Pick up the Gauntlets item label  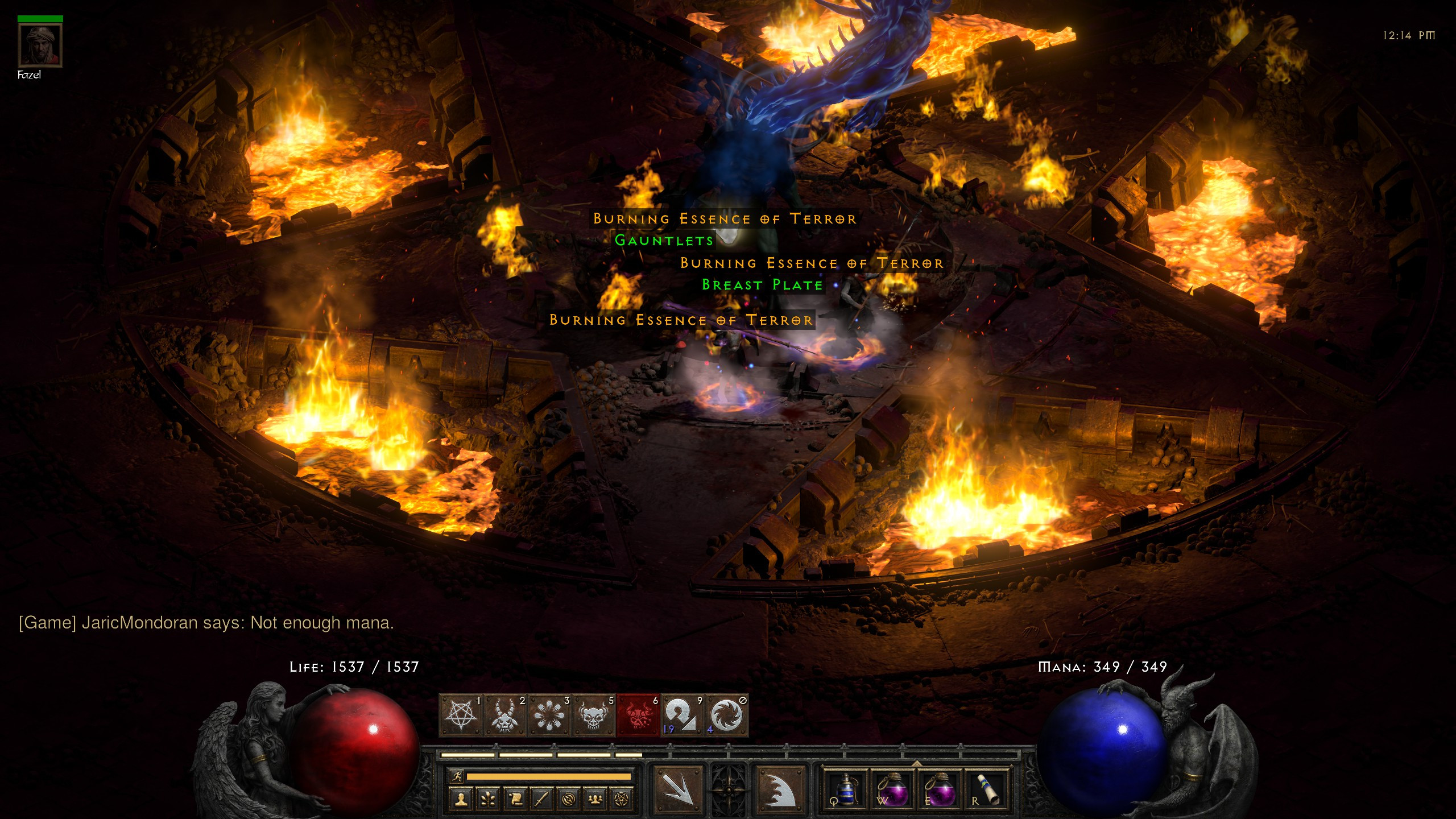click(x=664, y=241)
